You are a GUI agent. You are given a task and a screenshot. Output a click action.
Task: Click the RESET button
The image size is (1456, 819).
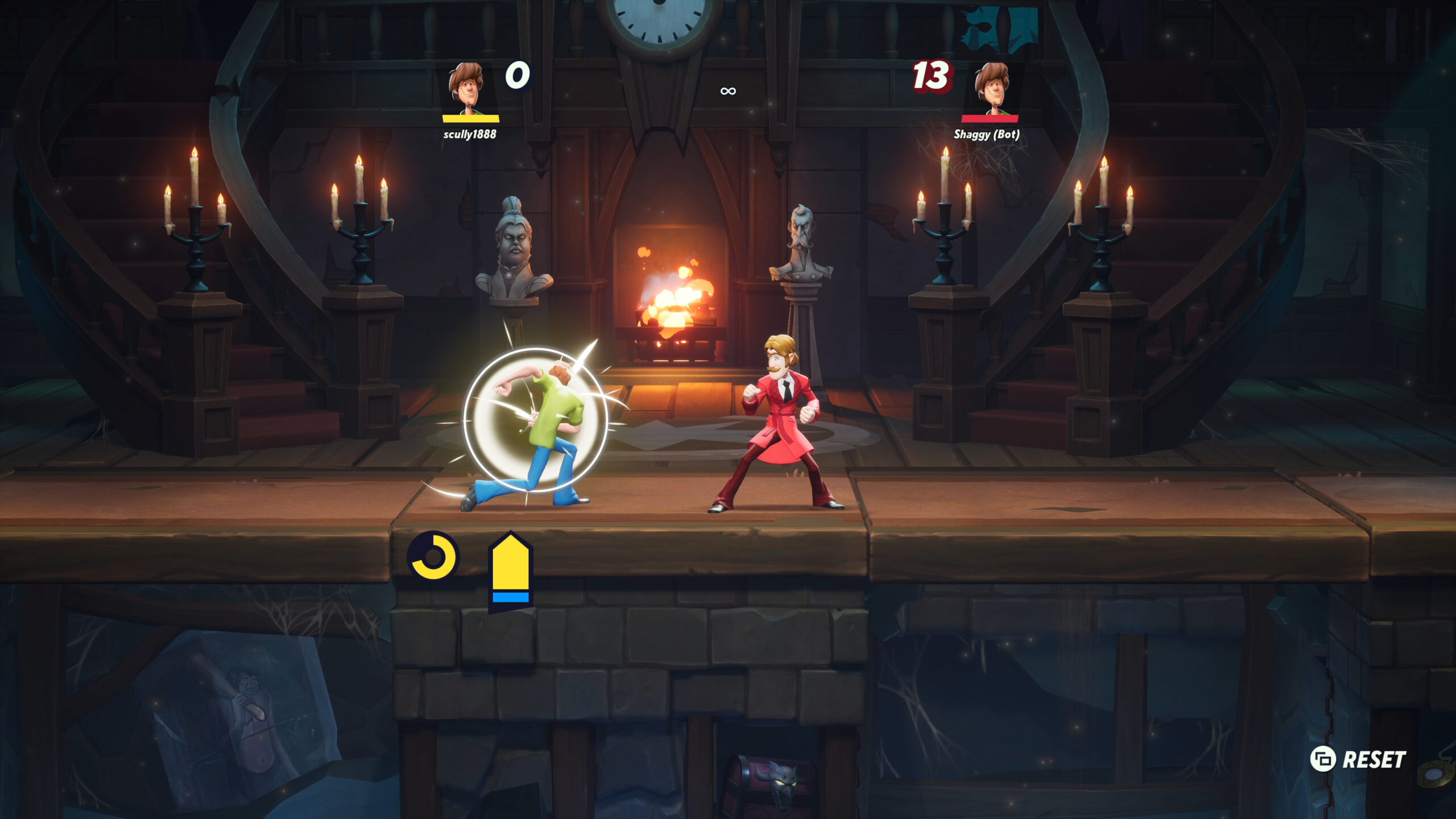[1358, 759]
